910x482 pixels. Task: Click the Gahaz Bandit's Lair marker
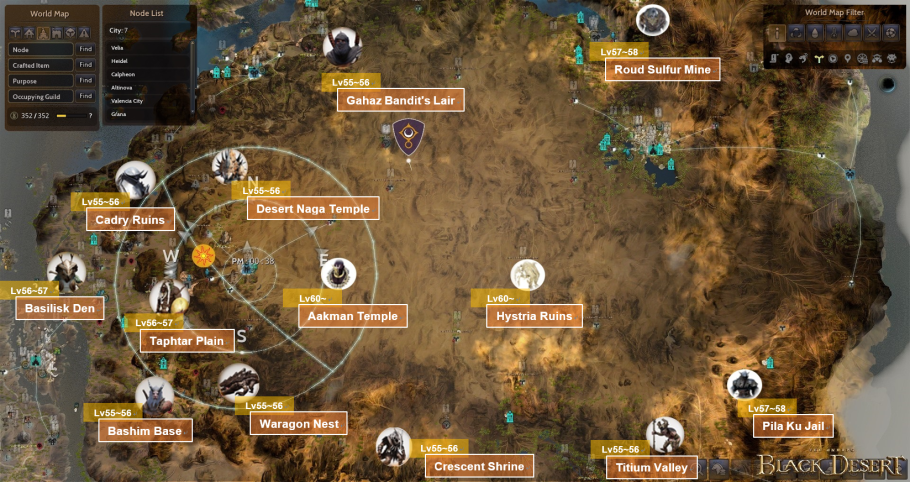(342, 45)
